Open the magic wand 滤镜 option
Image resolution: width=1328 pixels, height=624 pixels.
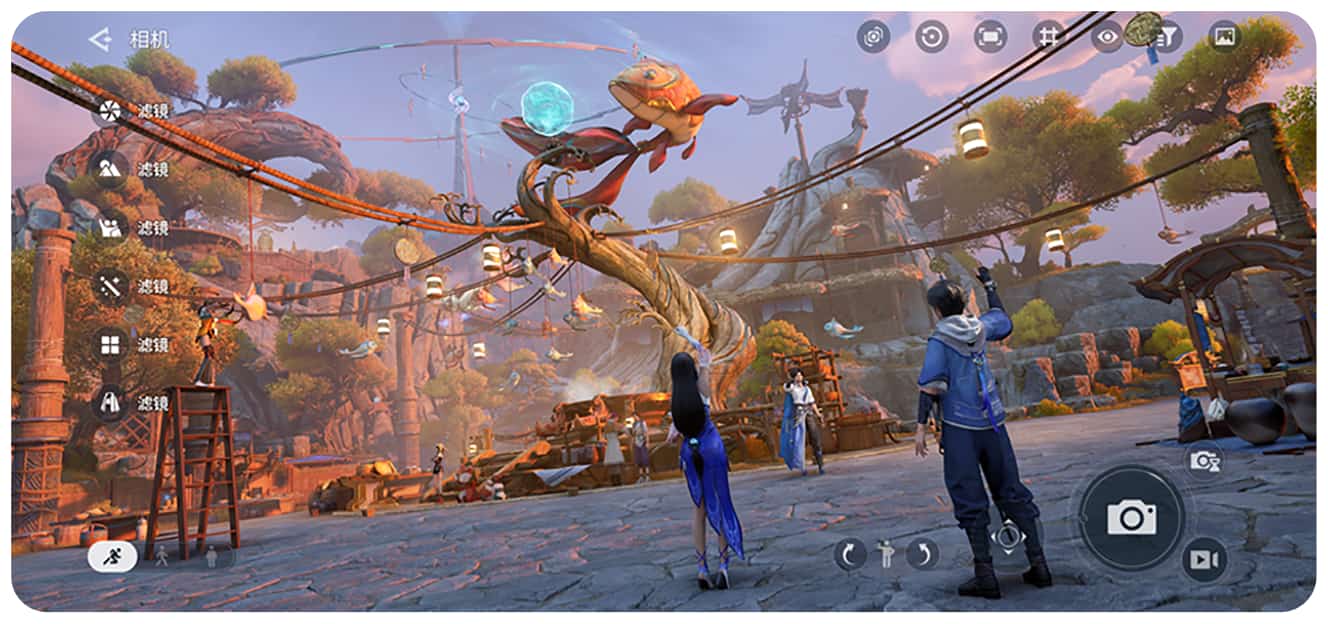tap(110, 287)
